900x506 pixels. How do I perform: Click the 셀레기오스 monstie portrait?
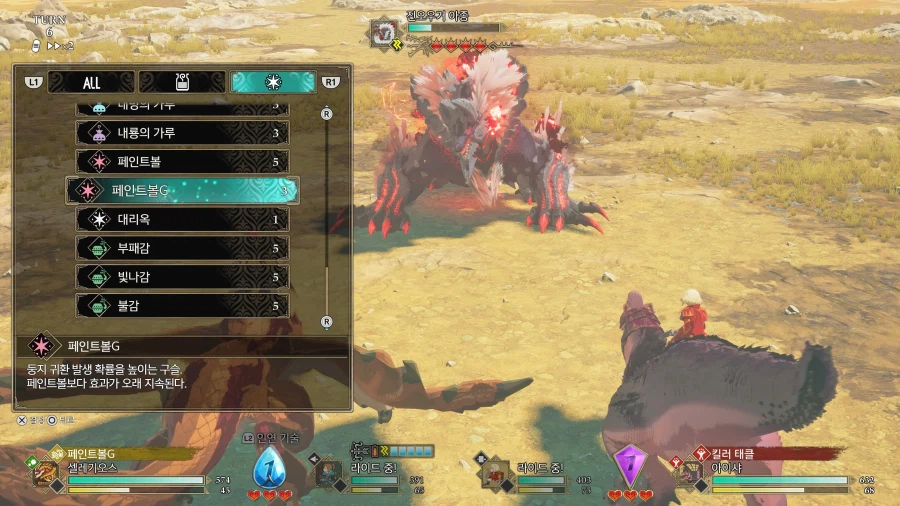(x=44, y=473)
